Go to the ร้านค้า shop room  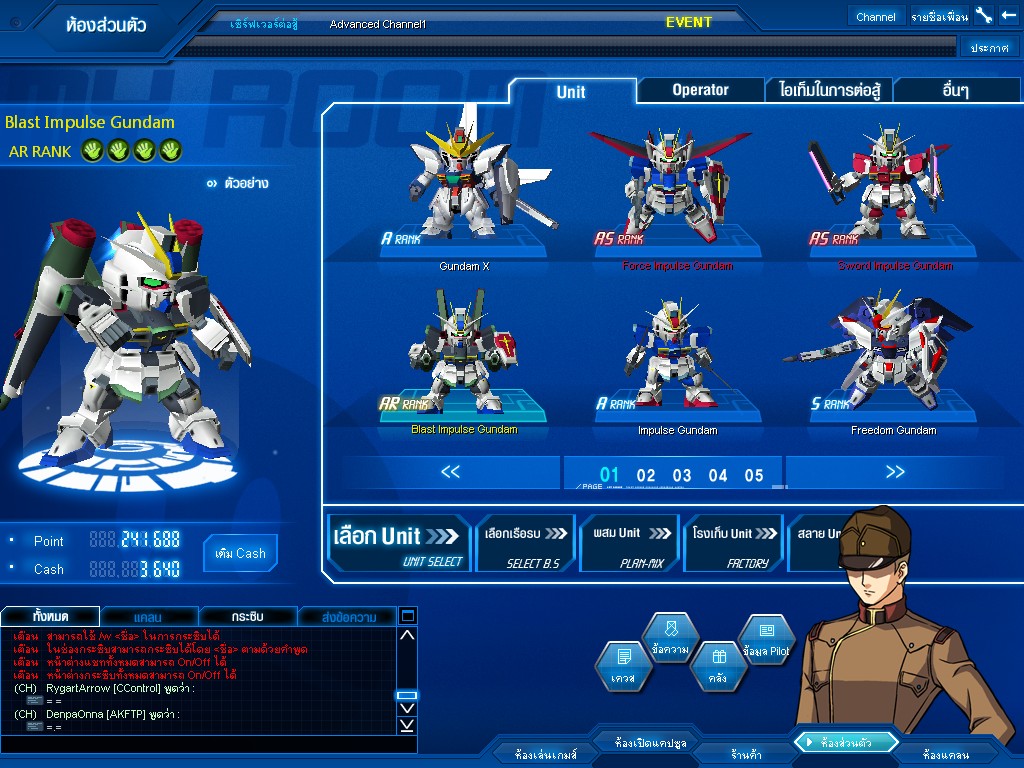click(746, 754)
